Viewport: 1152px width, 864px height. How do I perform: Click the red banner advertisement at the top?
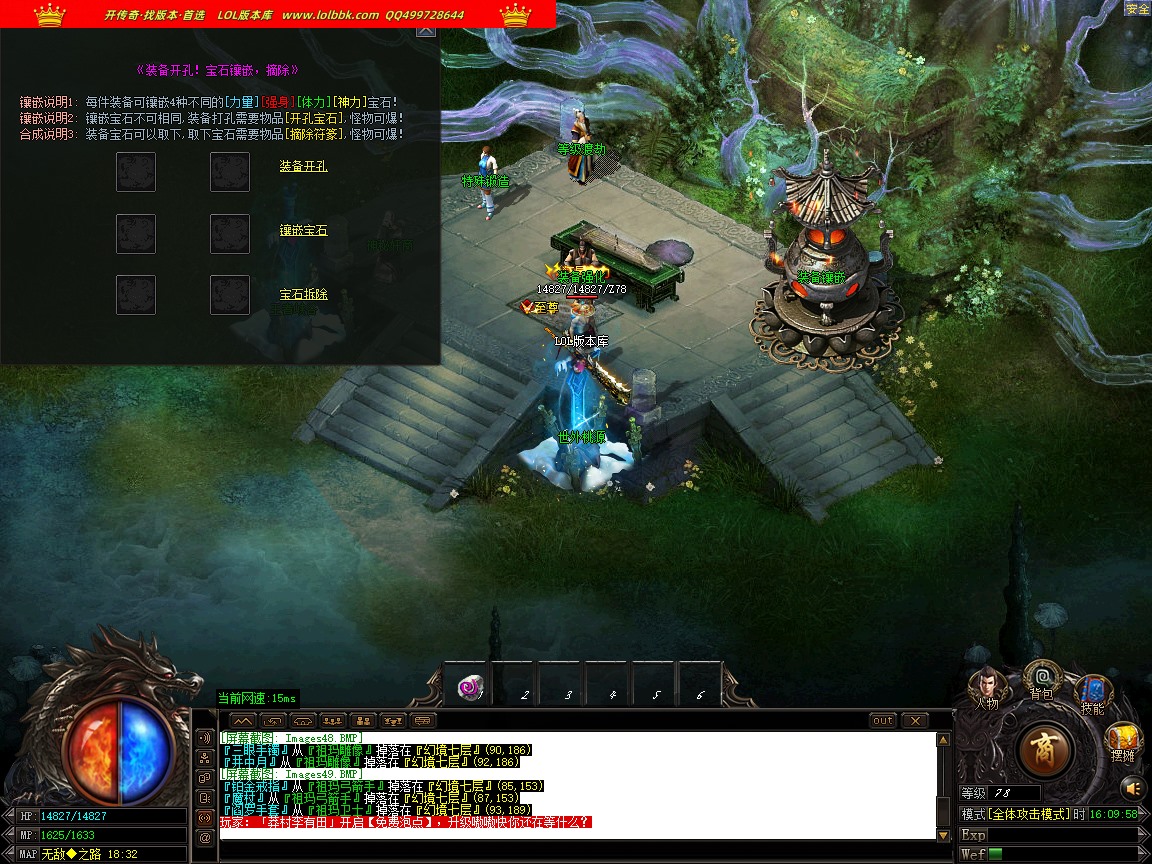[278, 14]
